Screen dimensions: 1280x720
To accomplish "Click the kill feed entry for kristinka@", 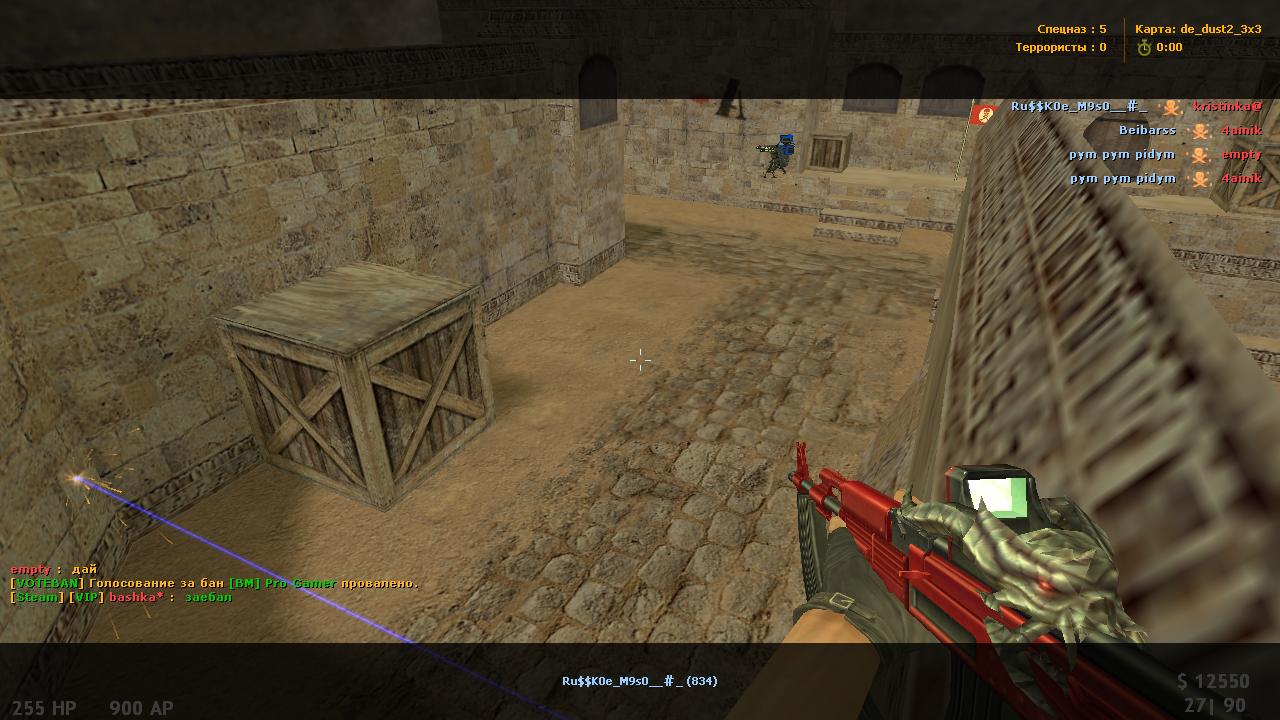I will 1135,106.
